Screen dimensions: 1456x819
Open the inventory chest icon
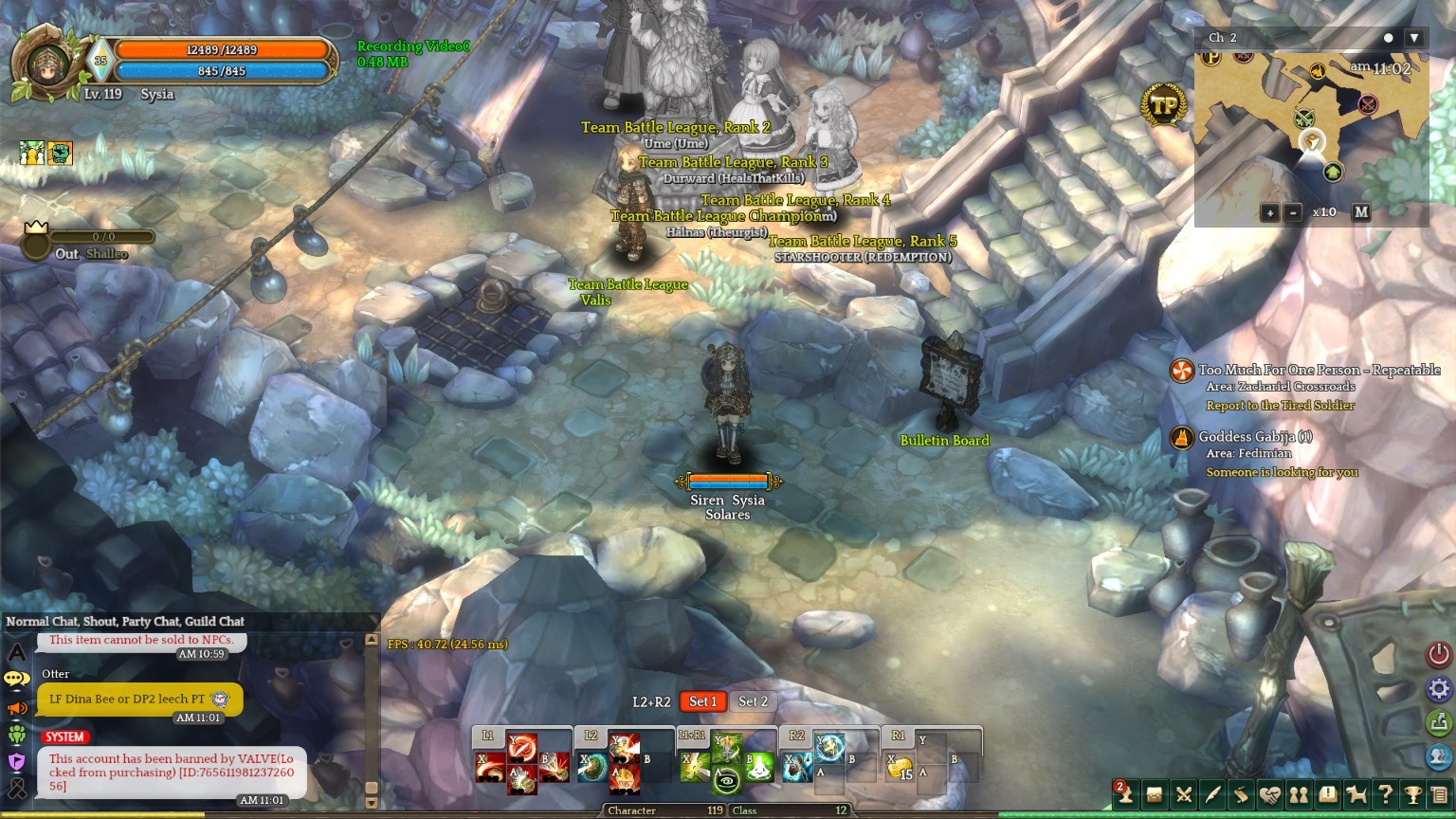pos(1155,794)
